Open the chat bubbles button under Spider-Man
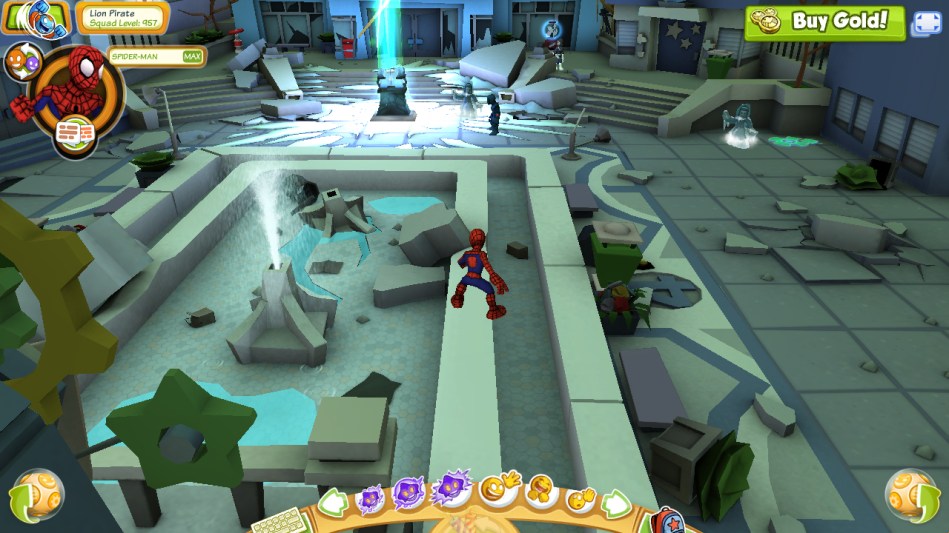Image resolution: width=949 pixels, height=533 pixels. [x=71, y=134]
